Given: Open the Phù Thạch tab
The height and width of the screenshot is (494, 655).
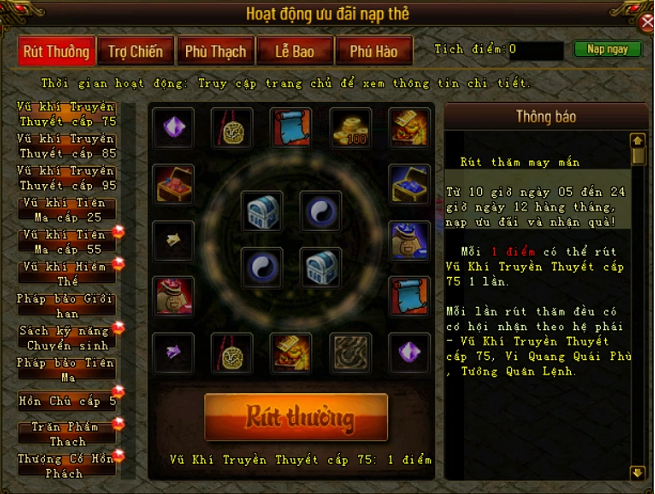Looking at the screenshot, I should pyautogui.click(x=215, y=51).
